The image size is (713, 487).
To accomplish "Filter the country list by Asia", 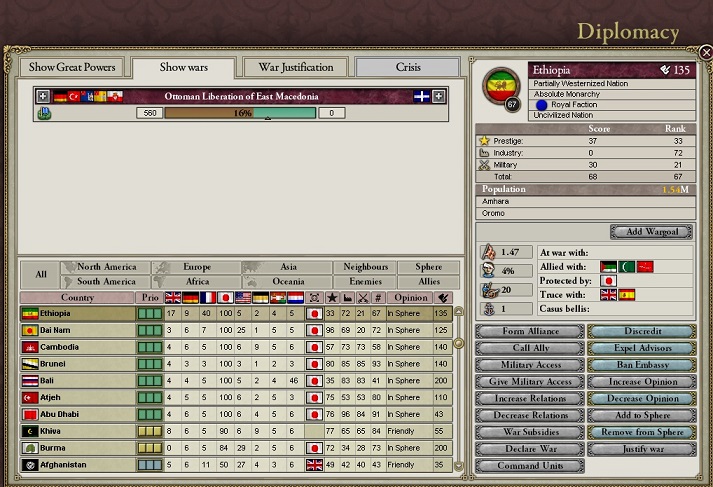I will click(289, 268).
